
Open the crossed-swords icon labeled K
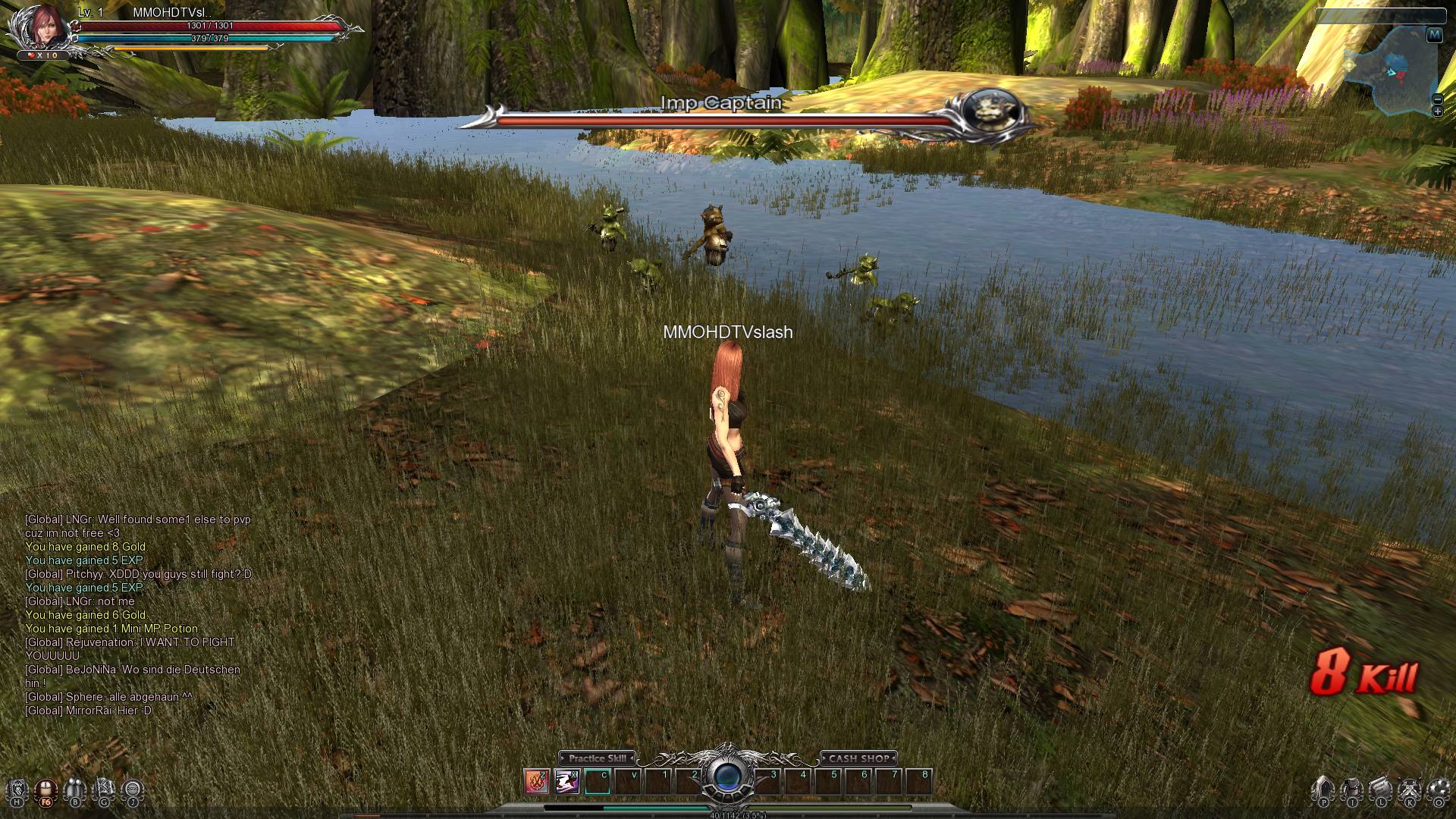1410,790
